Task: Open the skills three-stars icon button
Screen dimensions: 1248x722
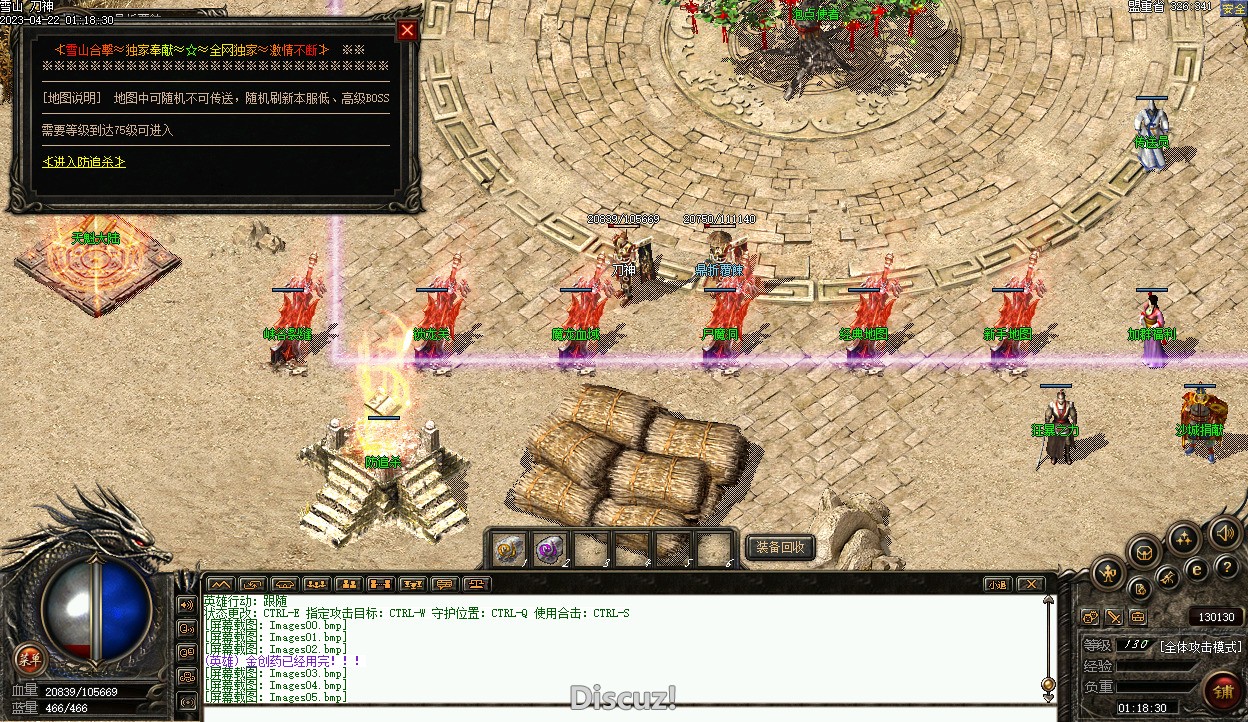Action: coord(1184,538)
